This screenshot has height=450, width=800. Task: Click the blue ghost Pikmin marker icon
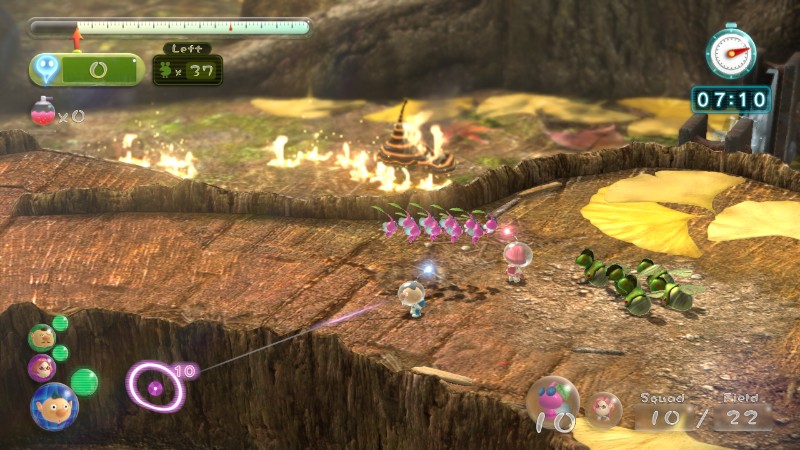pyautogui.click(x=47, y=69)
